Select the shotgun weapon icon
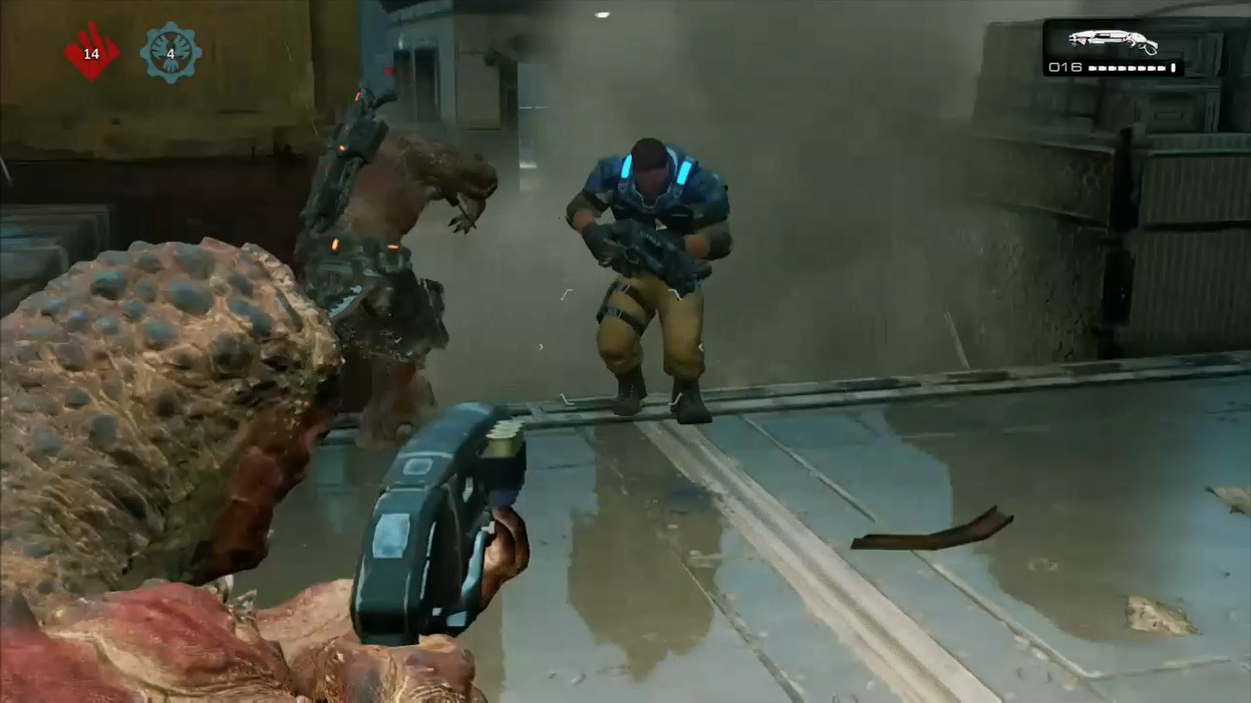 pyautogui.click(x=1112, y=41)
